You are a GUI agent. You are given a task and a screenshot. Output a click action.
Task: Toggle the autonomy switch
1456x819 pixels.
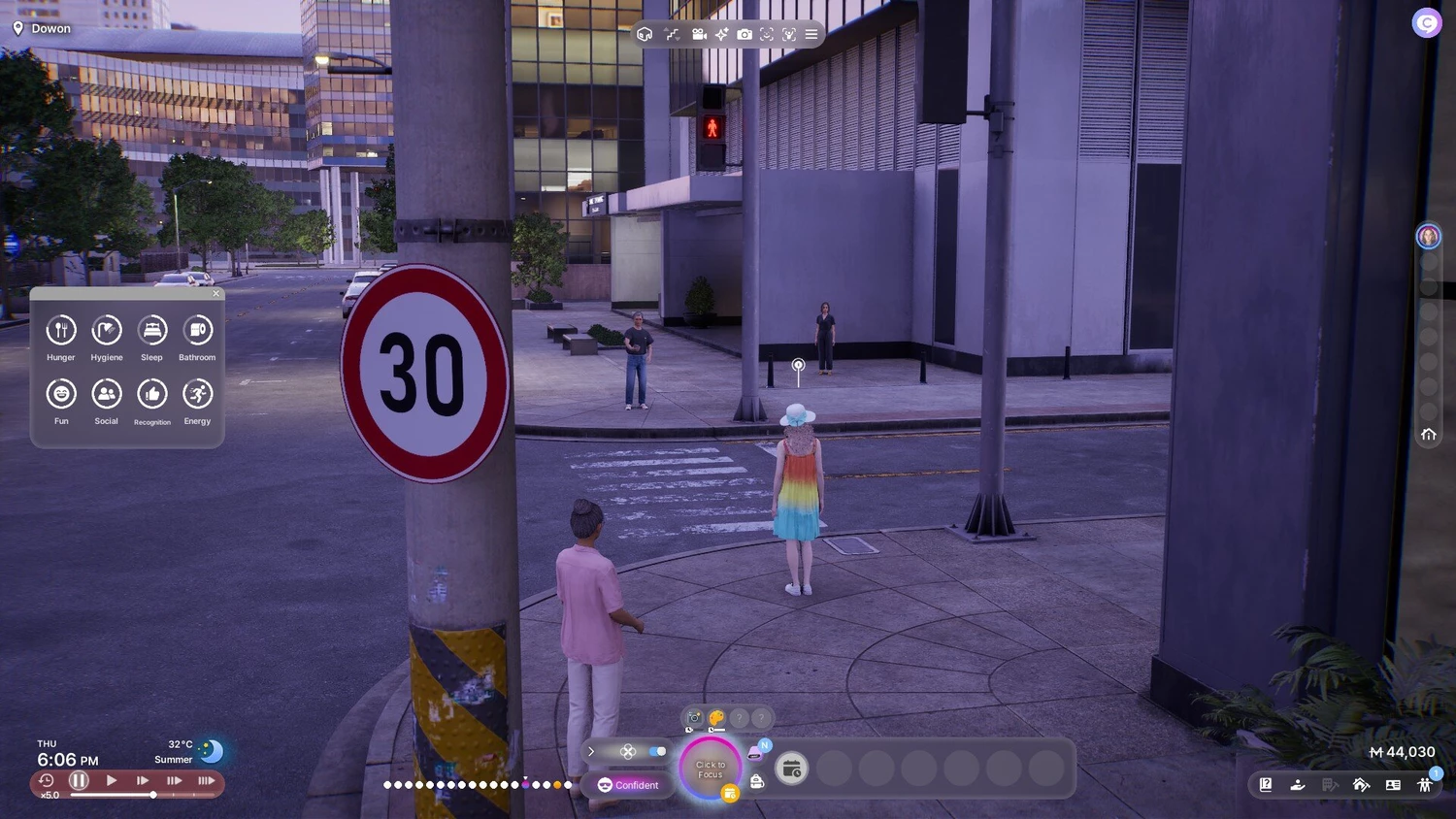pos(658,751)
